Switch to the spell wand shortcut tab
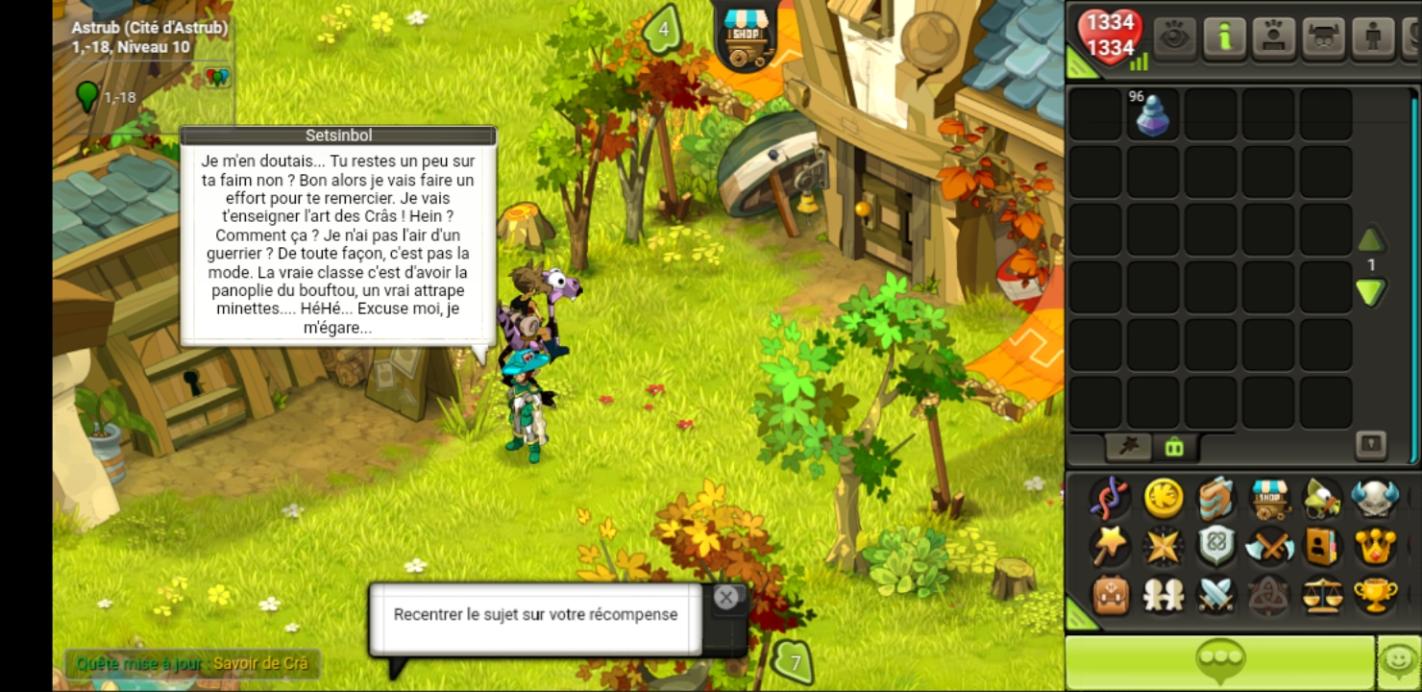1422x692 pixels. click(x=1130, y=446)
